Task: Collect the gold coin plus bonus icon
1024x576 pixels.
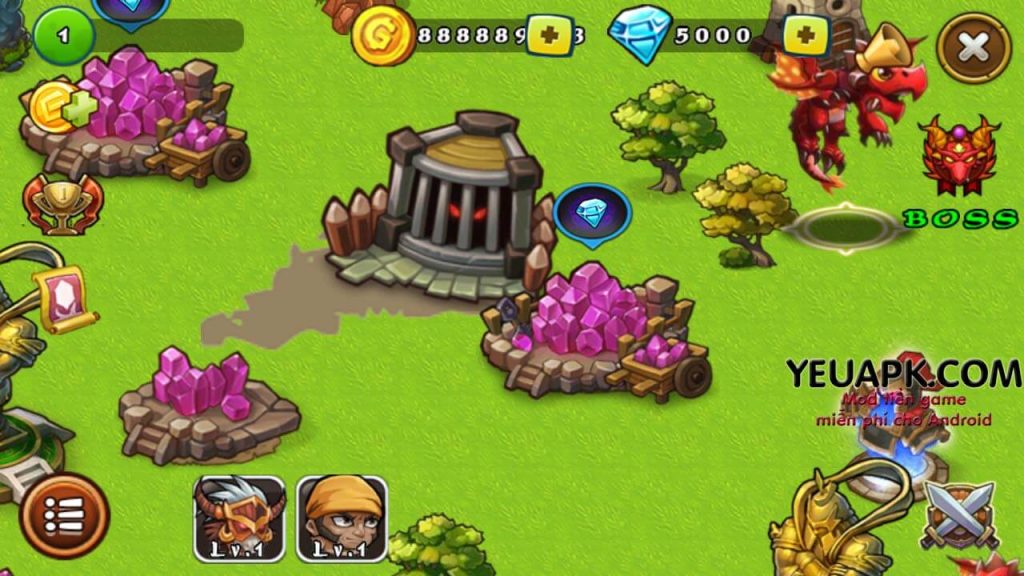Action: coord(62,106)
